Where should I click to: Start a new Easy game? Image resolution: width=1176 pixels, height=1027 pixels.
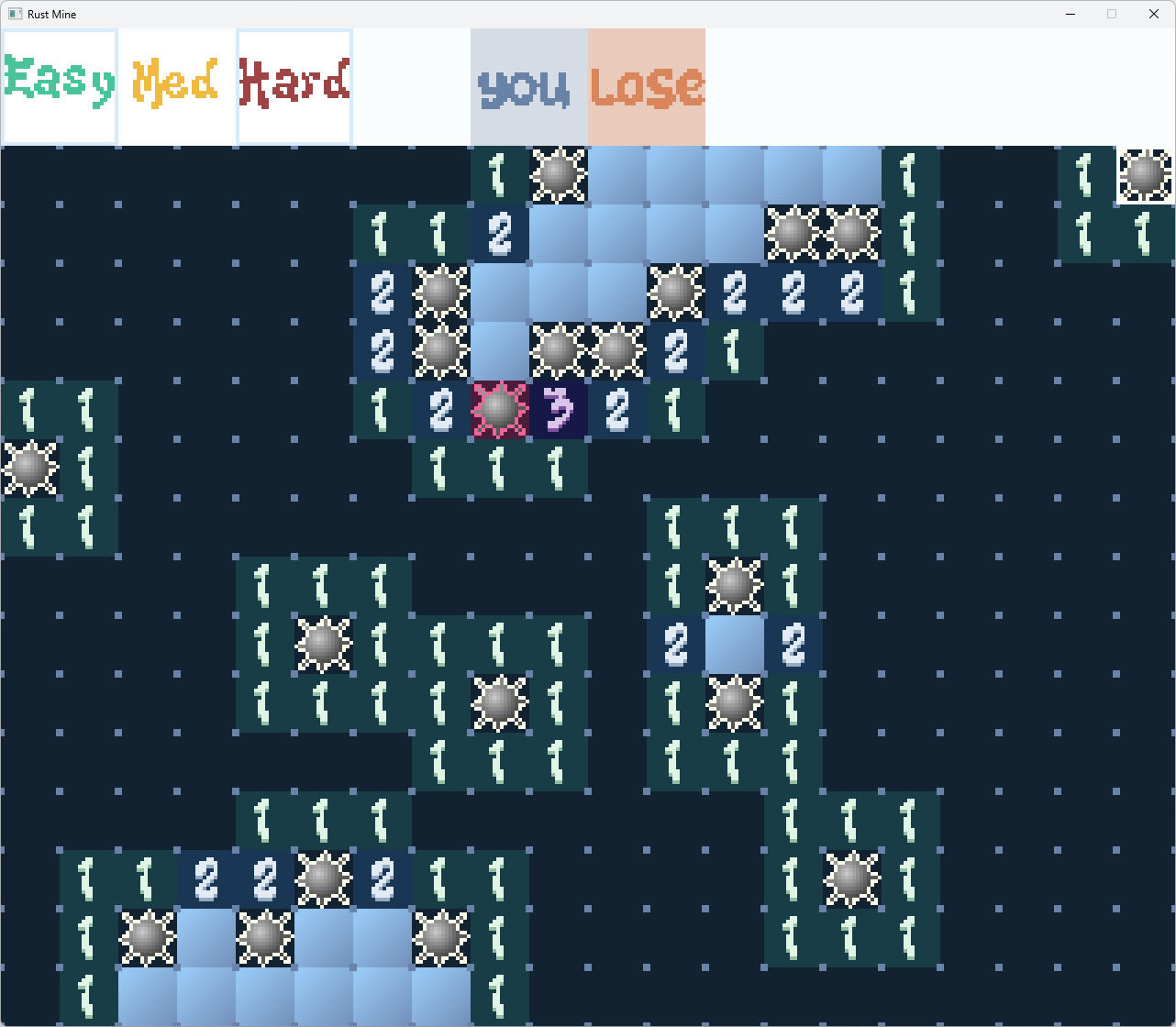tap(59, 85)
